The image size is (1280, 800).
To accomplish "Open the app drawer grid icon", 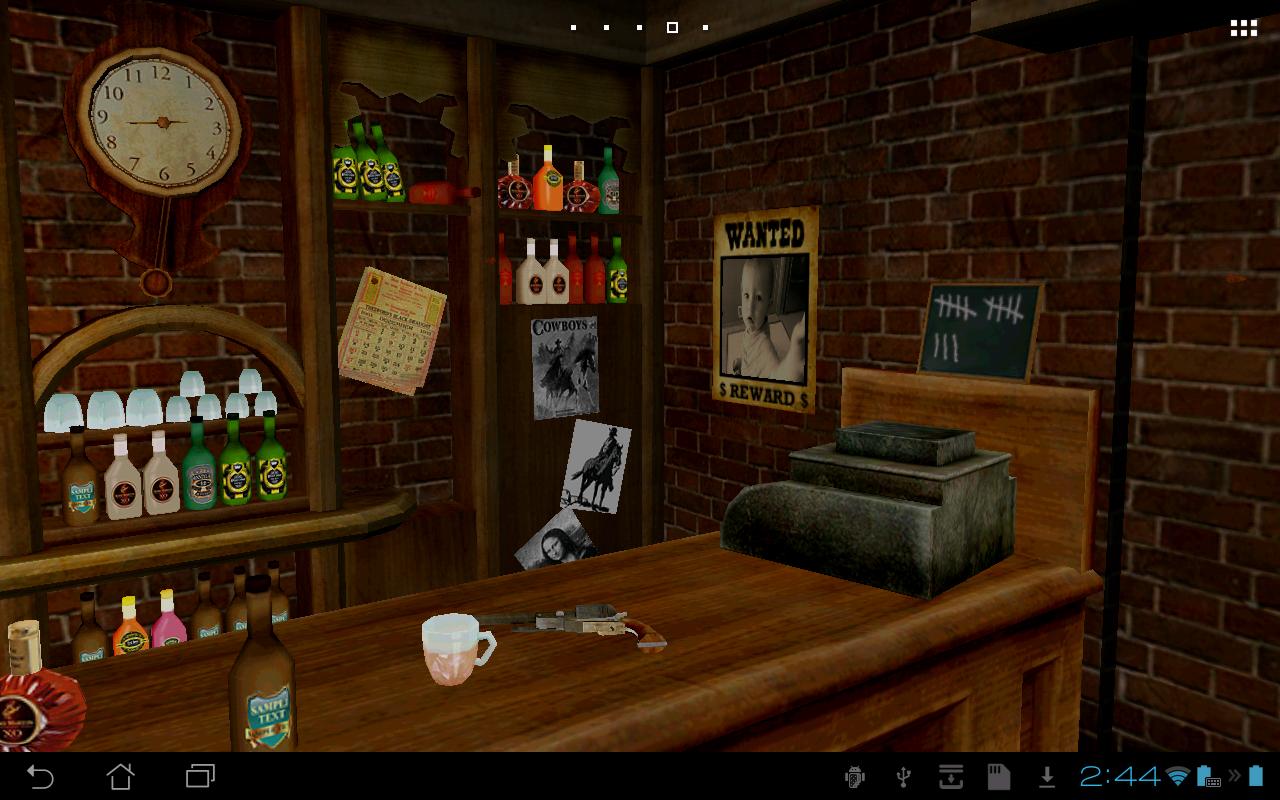I will (1243, 28).
